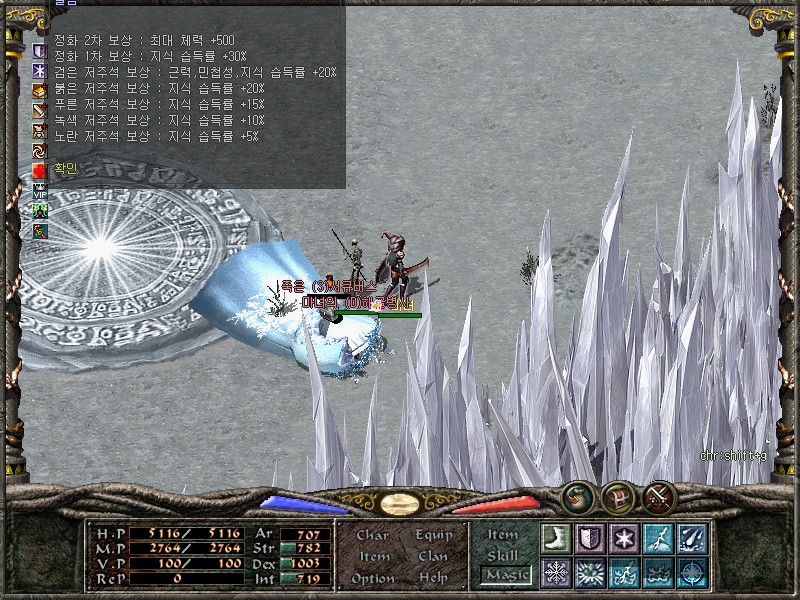Open the Item menu beside Clan
Screen dimensions: 800x600
click(x=373, y=556)
